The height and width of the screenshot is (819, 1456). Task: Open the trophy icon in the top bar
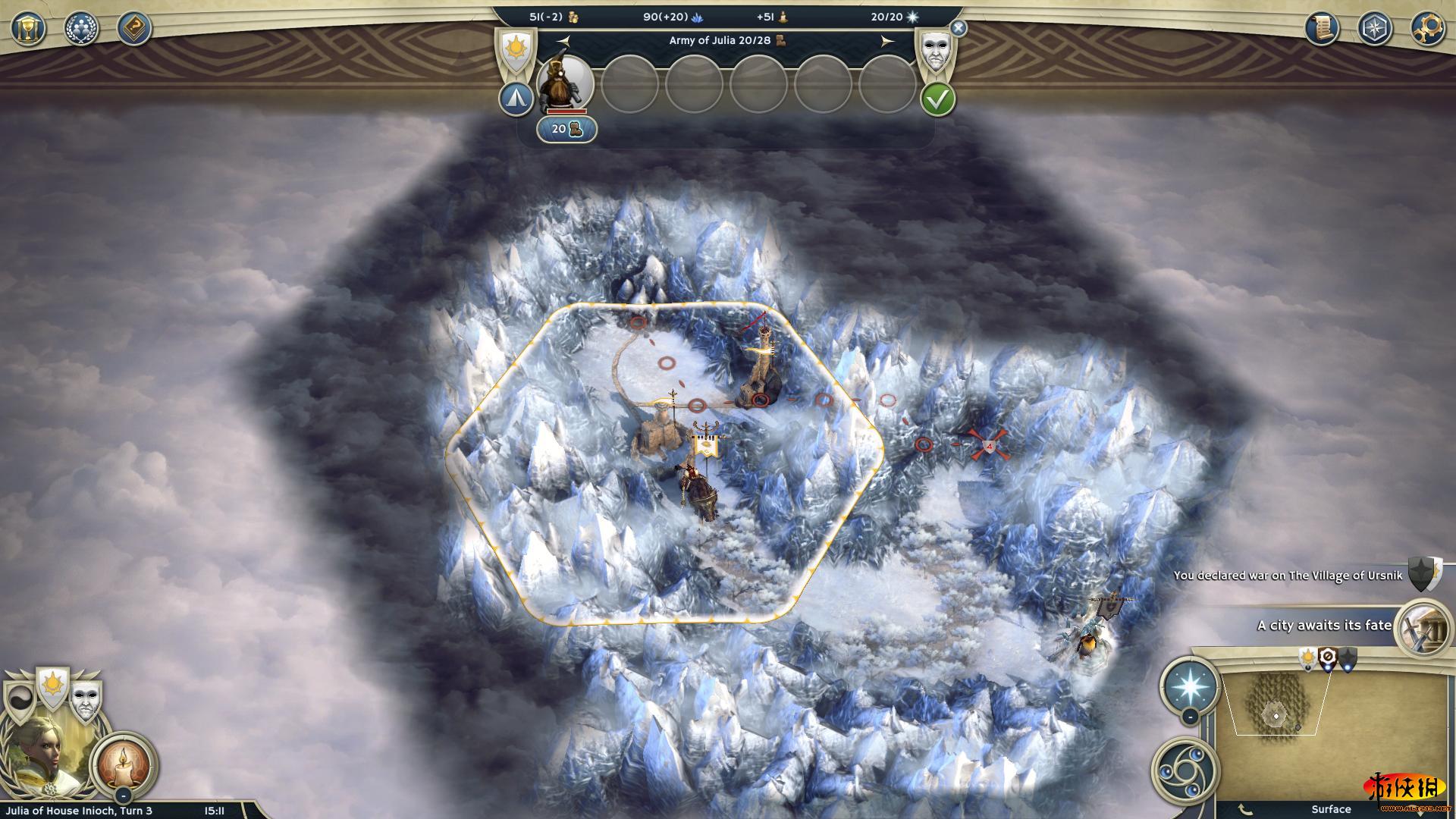29,29
